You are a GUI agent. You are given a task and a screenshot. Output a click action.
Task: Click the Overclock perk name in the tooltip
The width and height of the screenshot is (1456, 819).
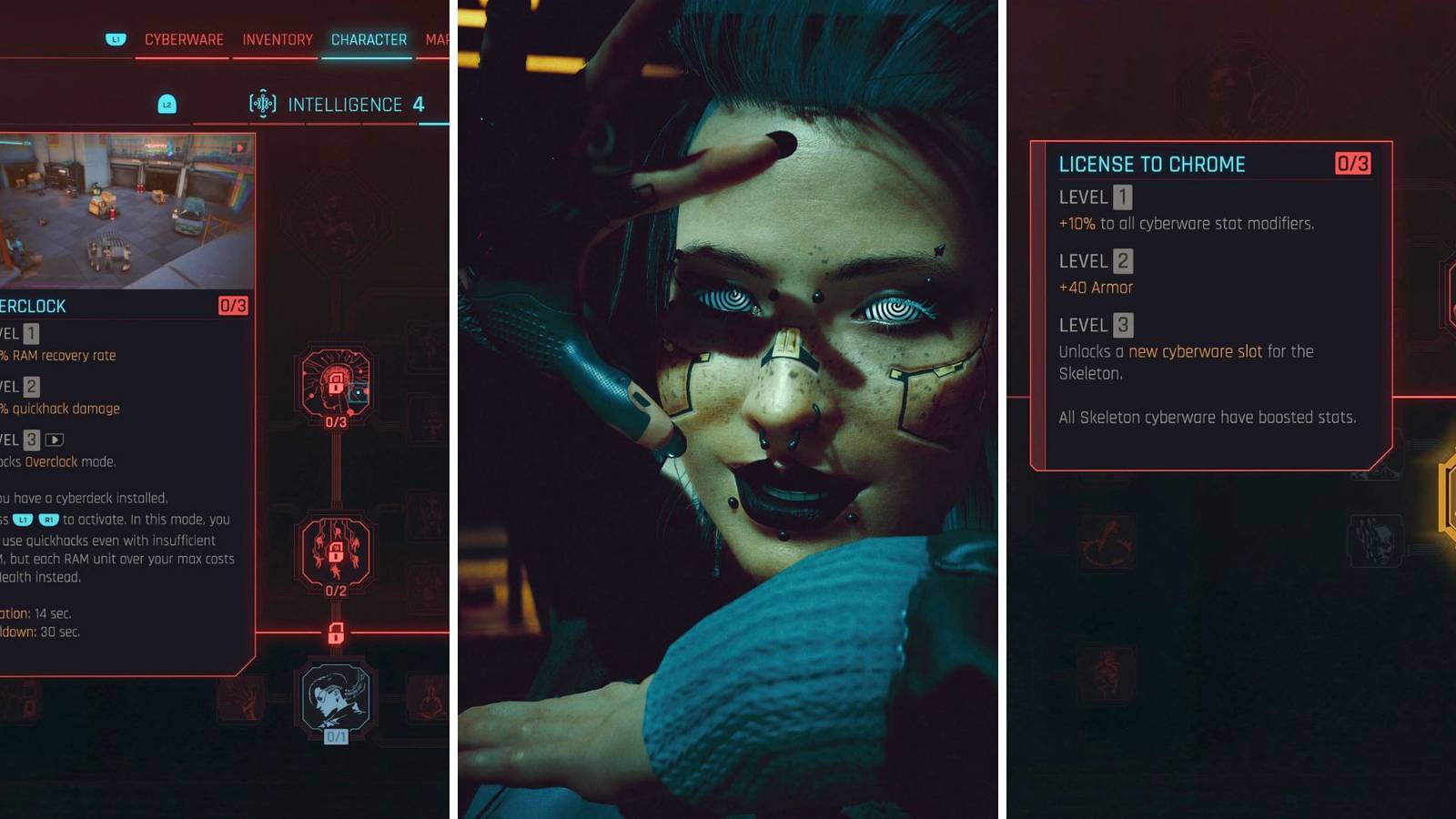tap(32, 306)
